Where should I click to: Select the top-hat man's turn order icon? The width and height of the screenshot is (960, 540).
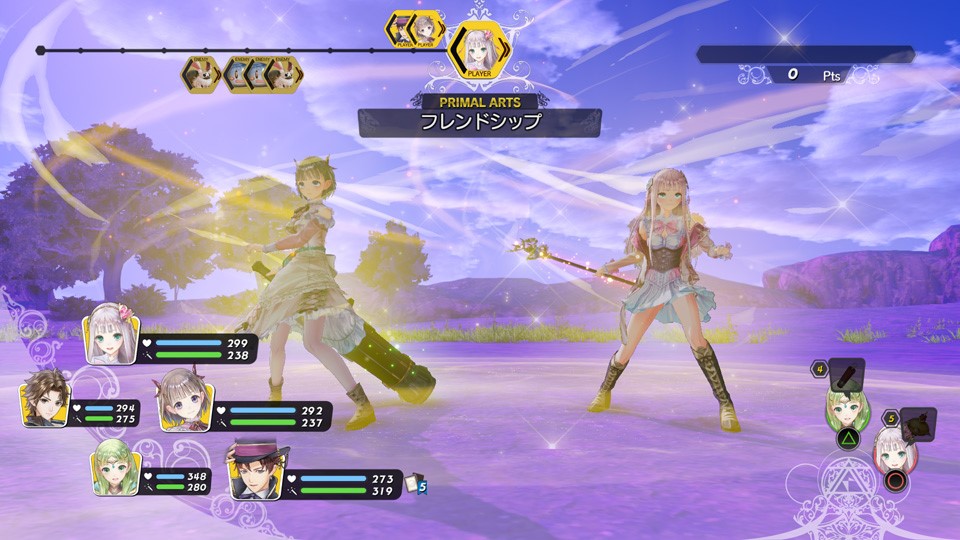point(403,29)
